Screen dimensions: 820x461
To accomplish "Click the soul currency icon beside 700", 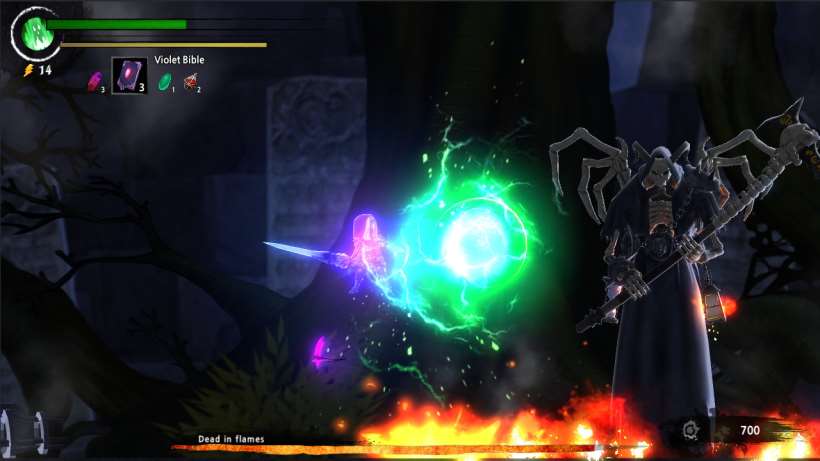I will coord(690,432).
